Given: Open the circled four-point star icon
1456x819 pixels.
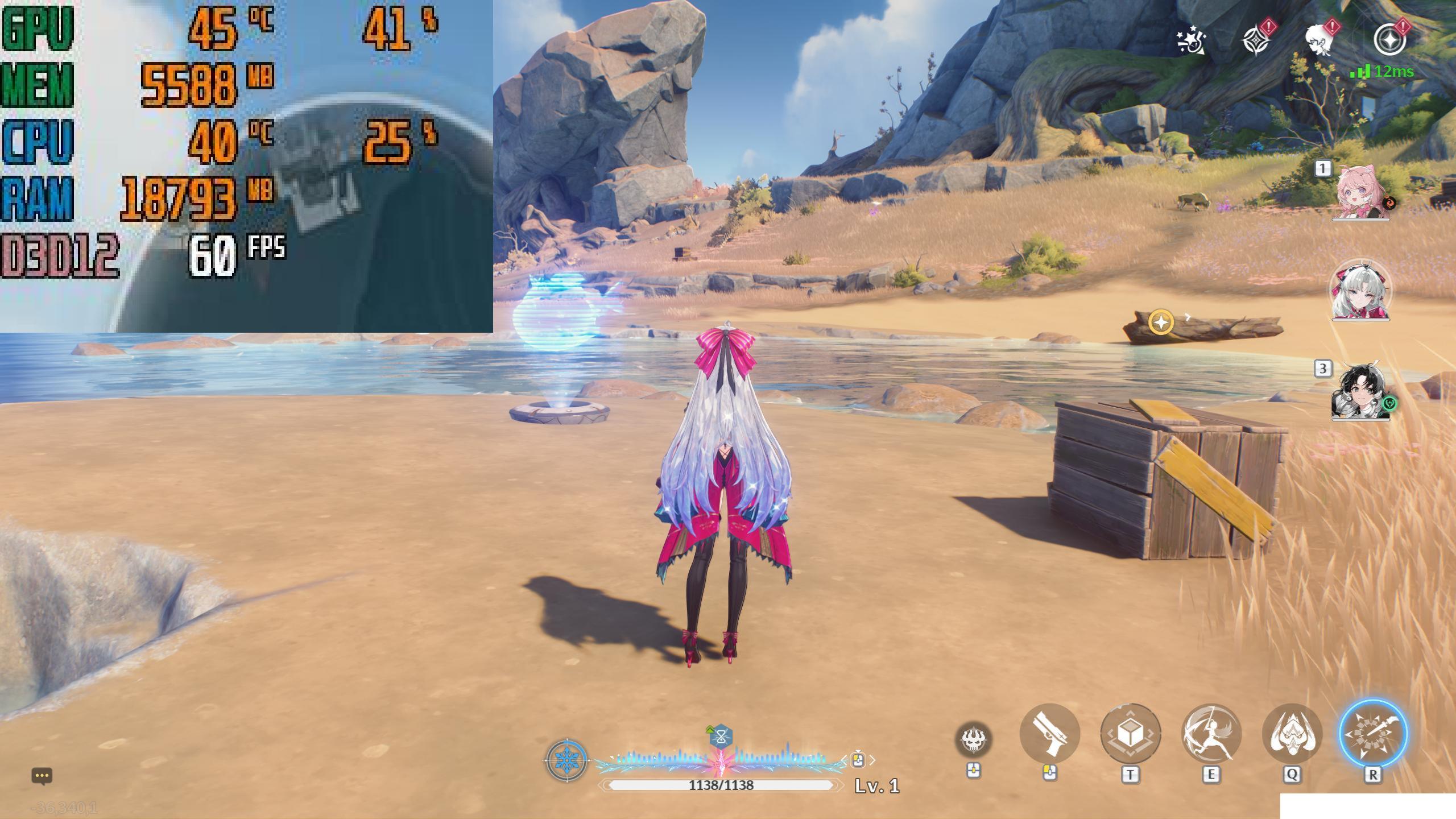Looking at the screenshot, I should tap(1389, 40).
